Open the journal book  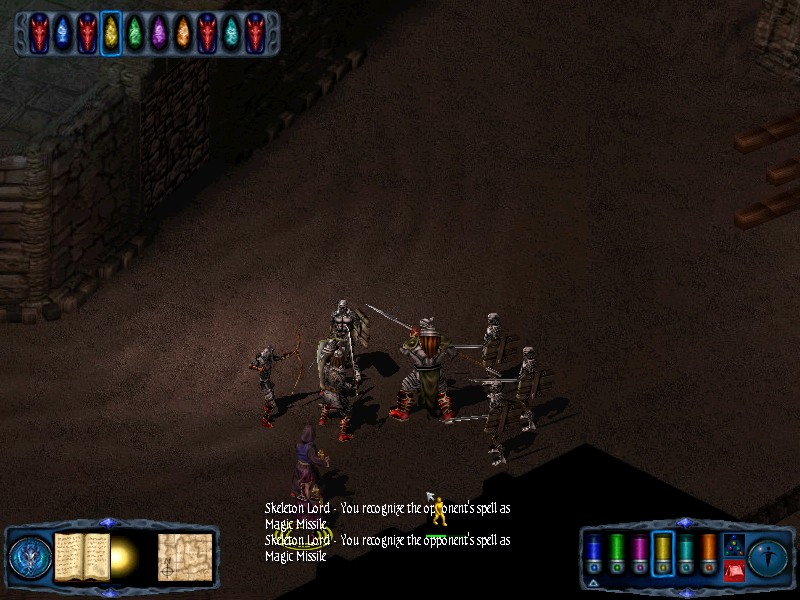tap(81, 556)
